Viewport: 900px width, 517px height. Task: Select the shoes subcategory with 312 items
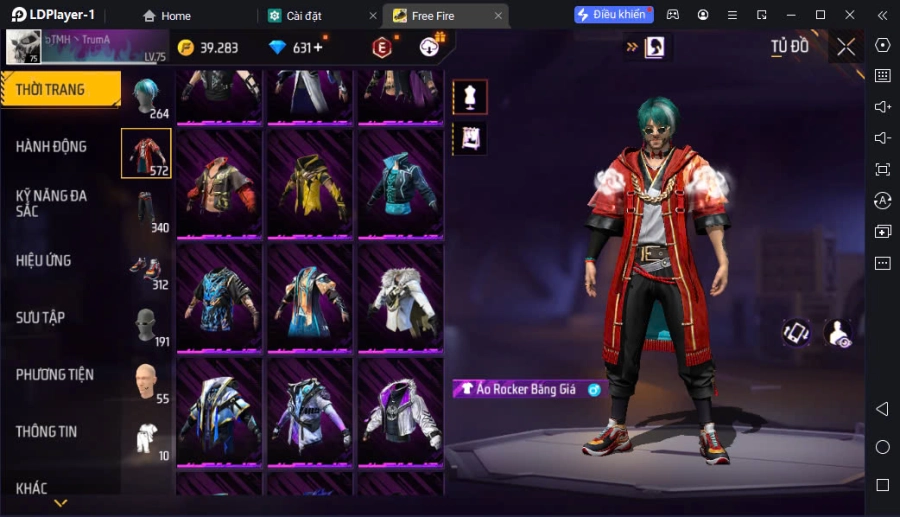tap(147, 268)
